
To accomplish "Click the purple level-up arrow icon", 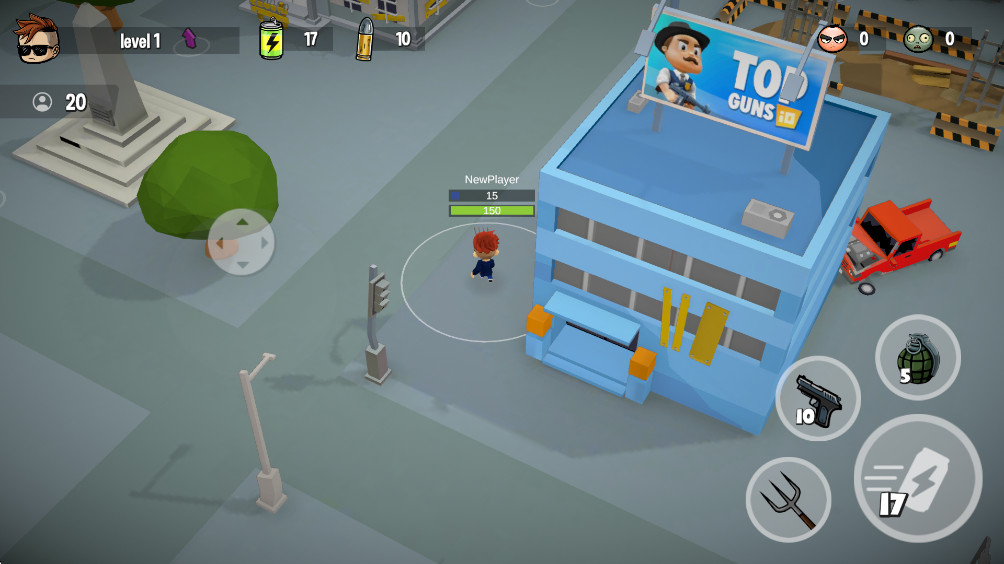I will [x=190, y=40].
